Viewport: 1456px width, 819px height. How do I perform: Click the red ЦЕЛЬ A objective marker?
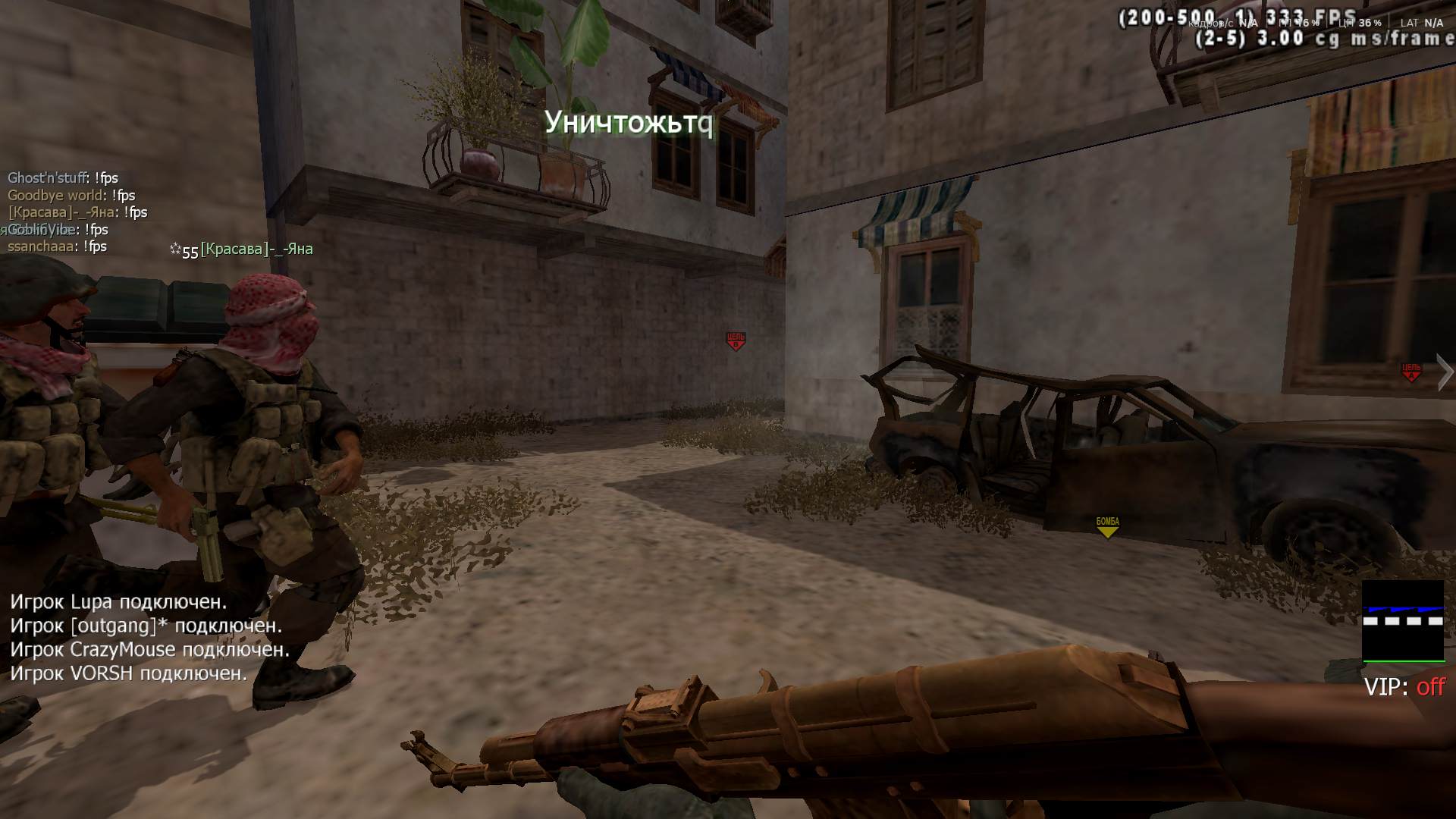[x=1410, y=372]
